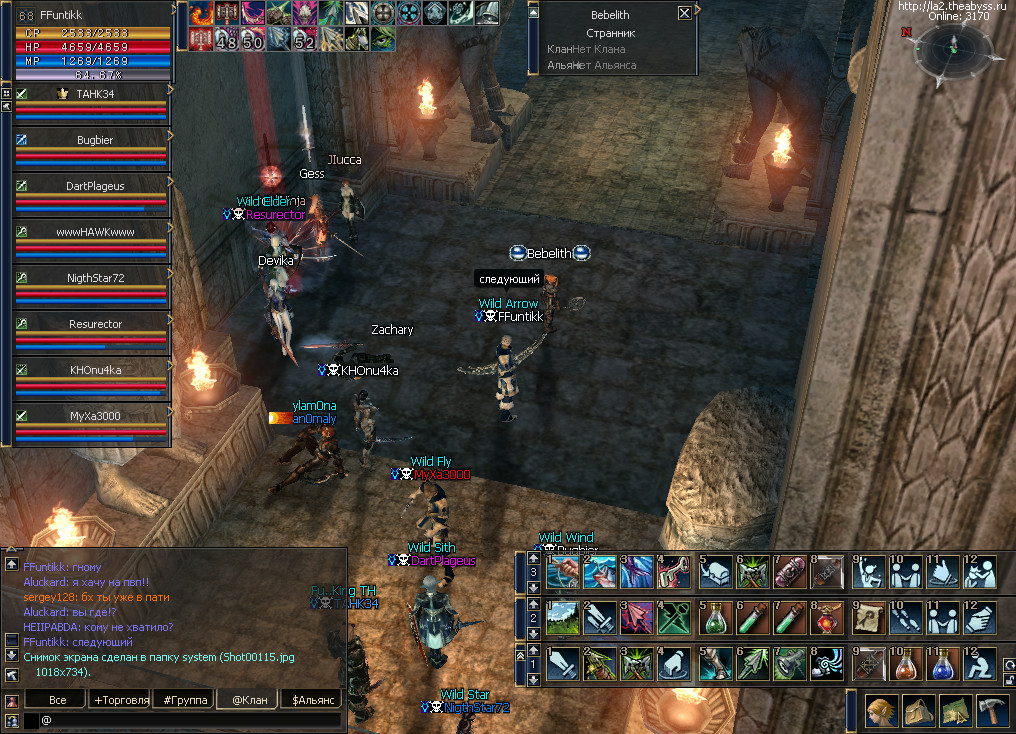Open the map button in the menu bar
Screen dimensions: 1016x734
955,710
